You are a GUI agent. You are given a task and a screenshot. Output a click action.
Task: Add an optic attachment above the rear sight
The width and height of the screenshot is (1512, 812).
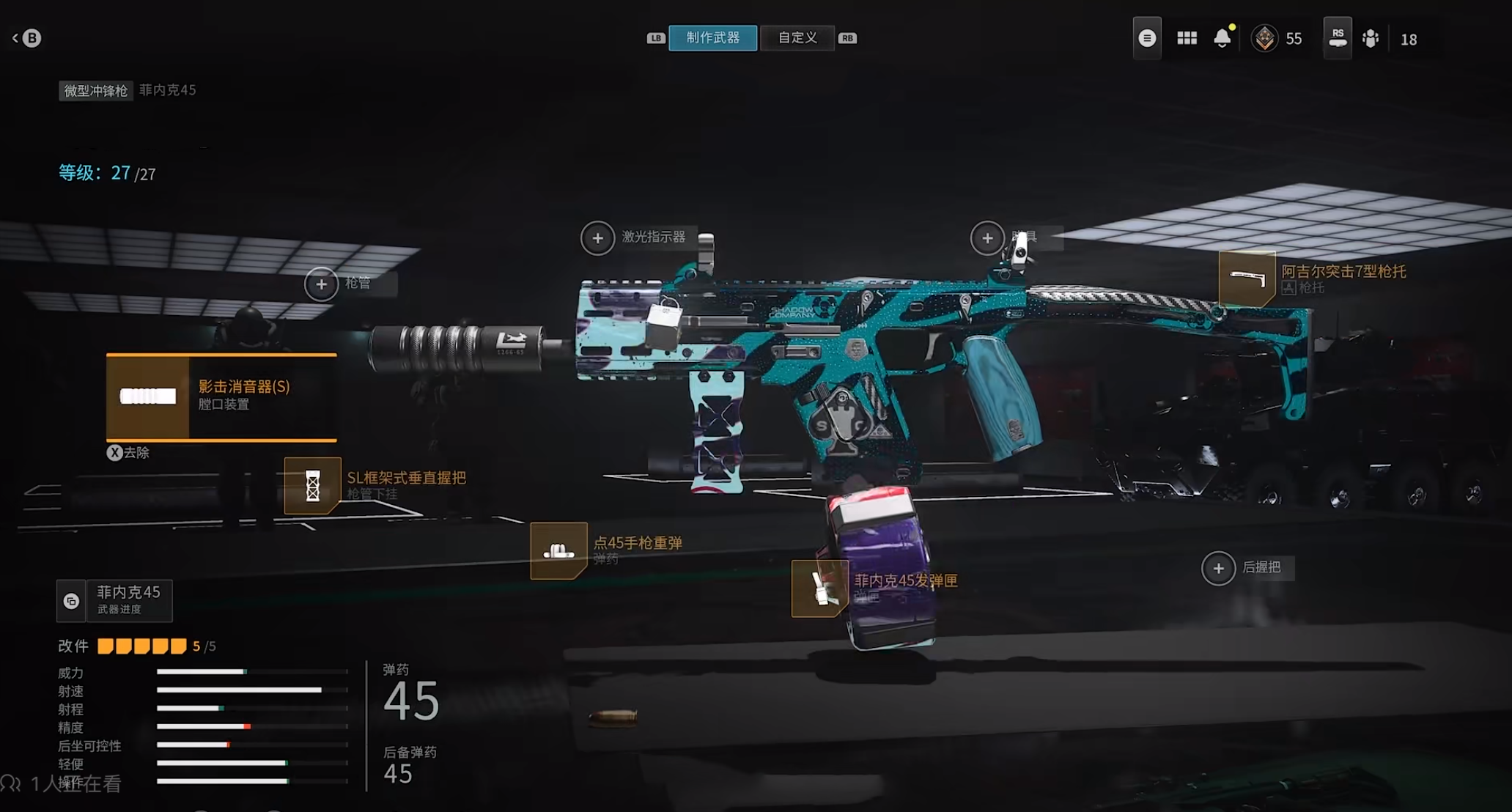(x=987, y=238)
